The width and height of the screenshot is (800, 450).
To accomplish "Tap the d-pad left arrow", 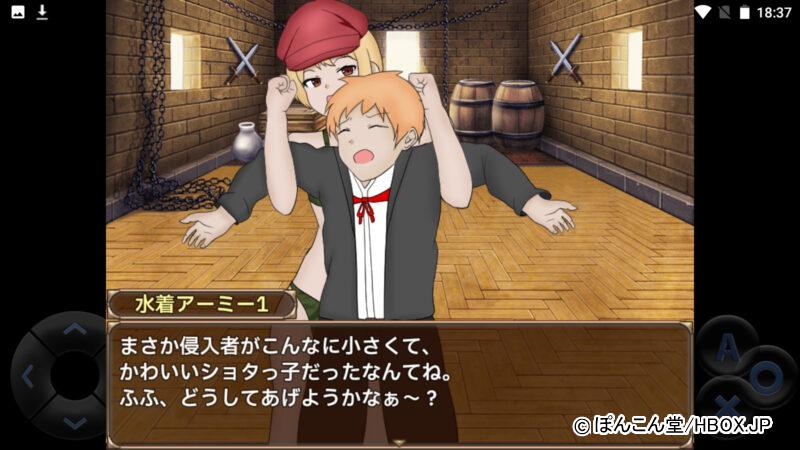I will [x=28, y=377].
